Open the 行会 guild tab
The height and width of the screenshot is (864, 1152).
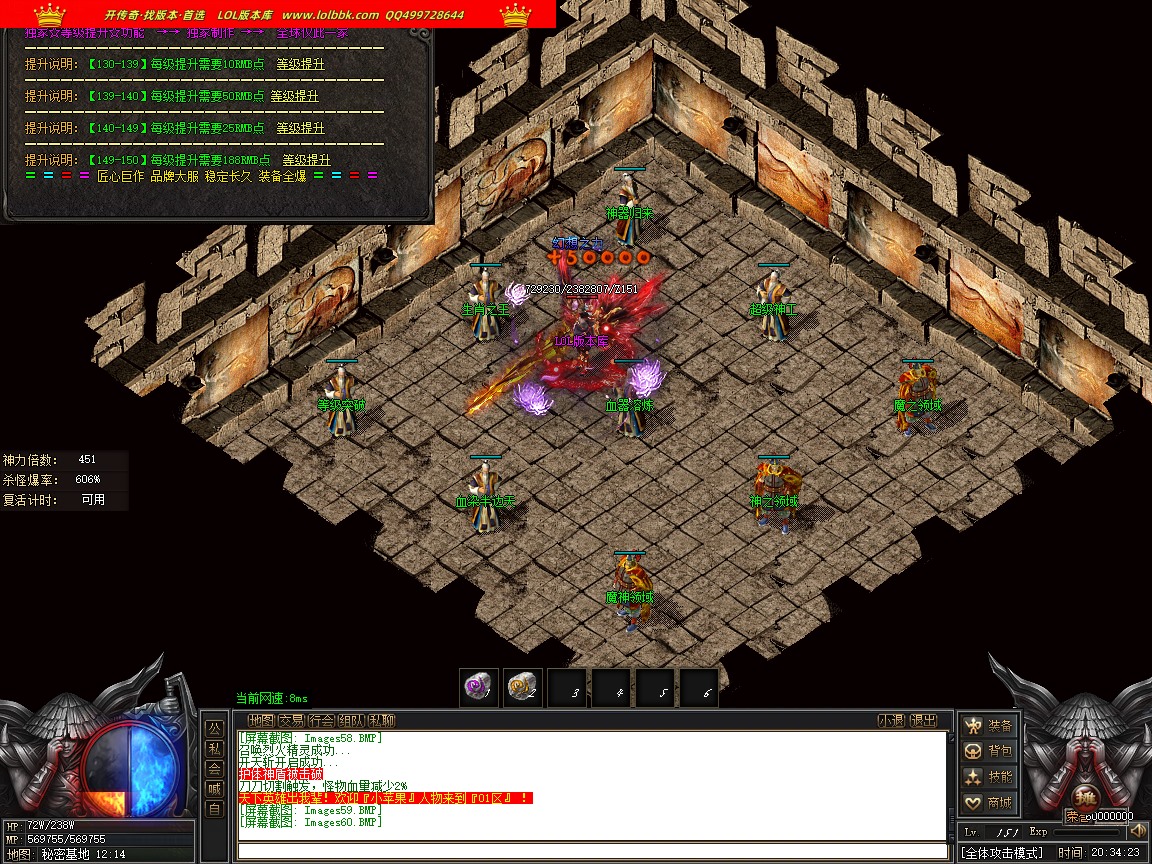pyautogui.click(x=321, y=721)
